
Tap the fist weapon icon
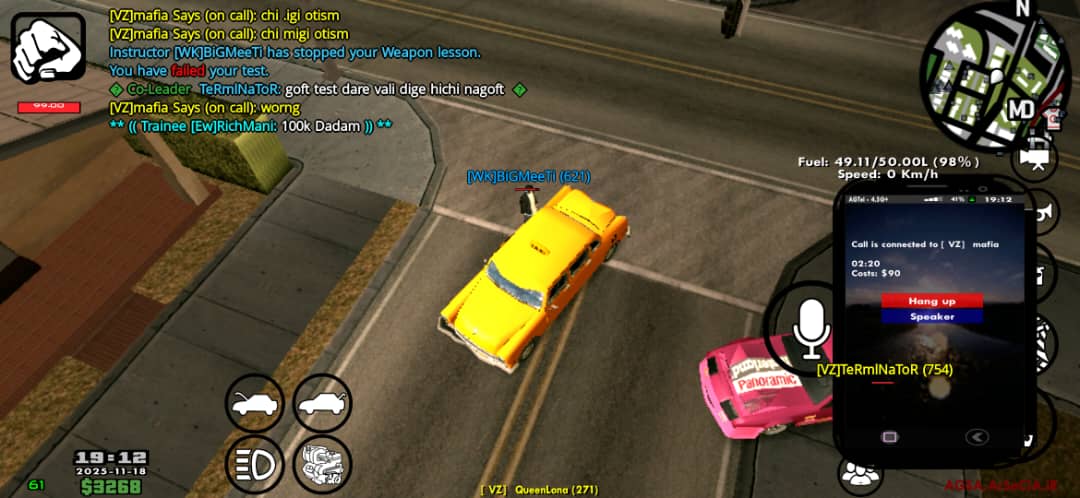coord(48,47)
